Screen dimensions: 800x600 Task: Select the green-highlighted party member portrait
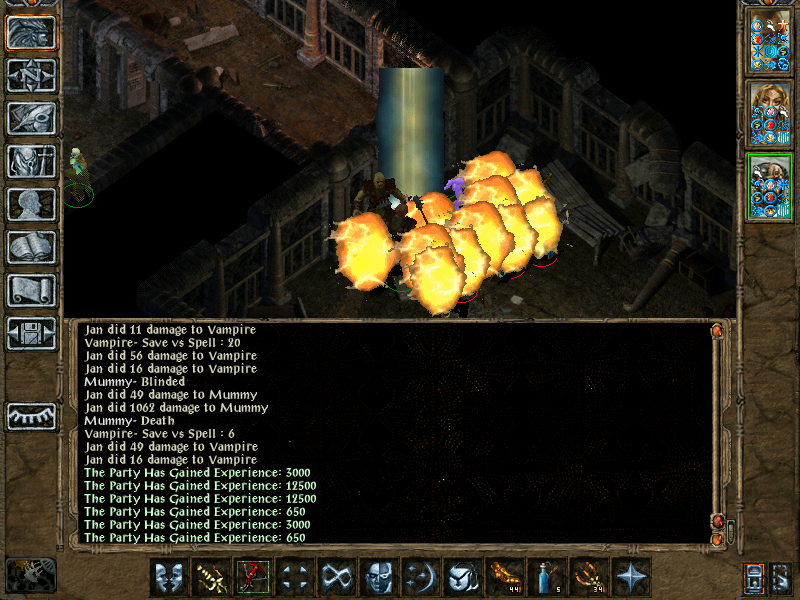(x=770, y=187)
